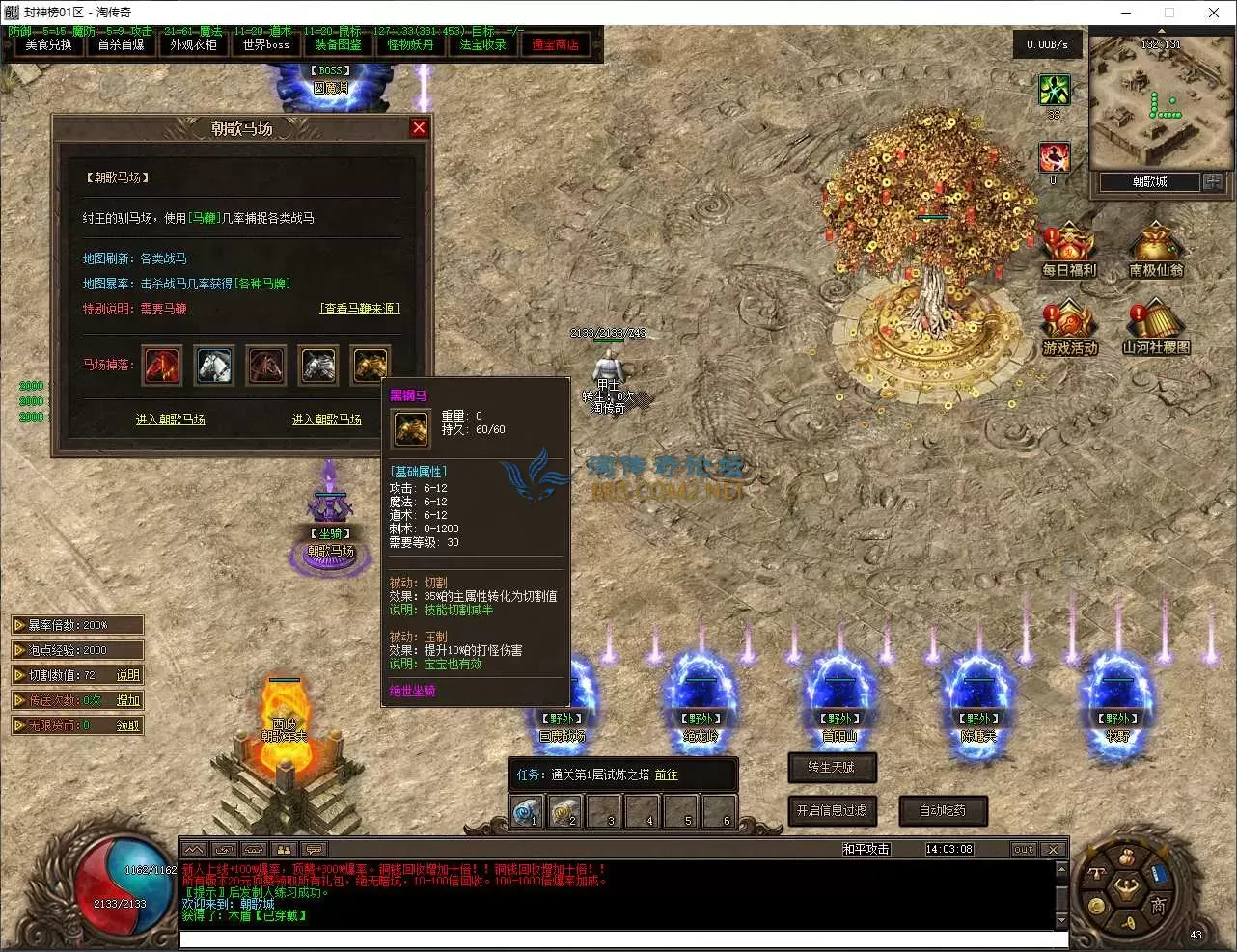
Task: Open the 南极仙翁 icon
Action: [1156, 251]
